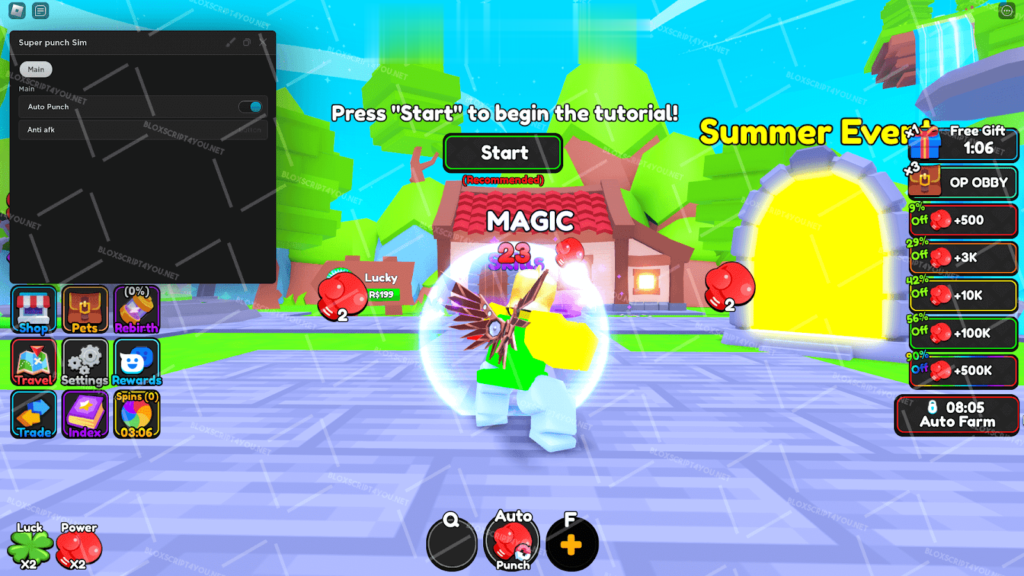The width and height of the screenshot is (1024, 576).
Task: Open the Pets menu
Action: [x=85, y=310]
